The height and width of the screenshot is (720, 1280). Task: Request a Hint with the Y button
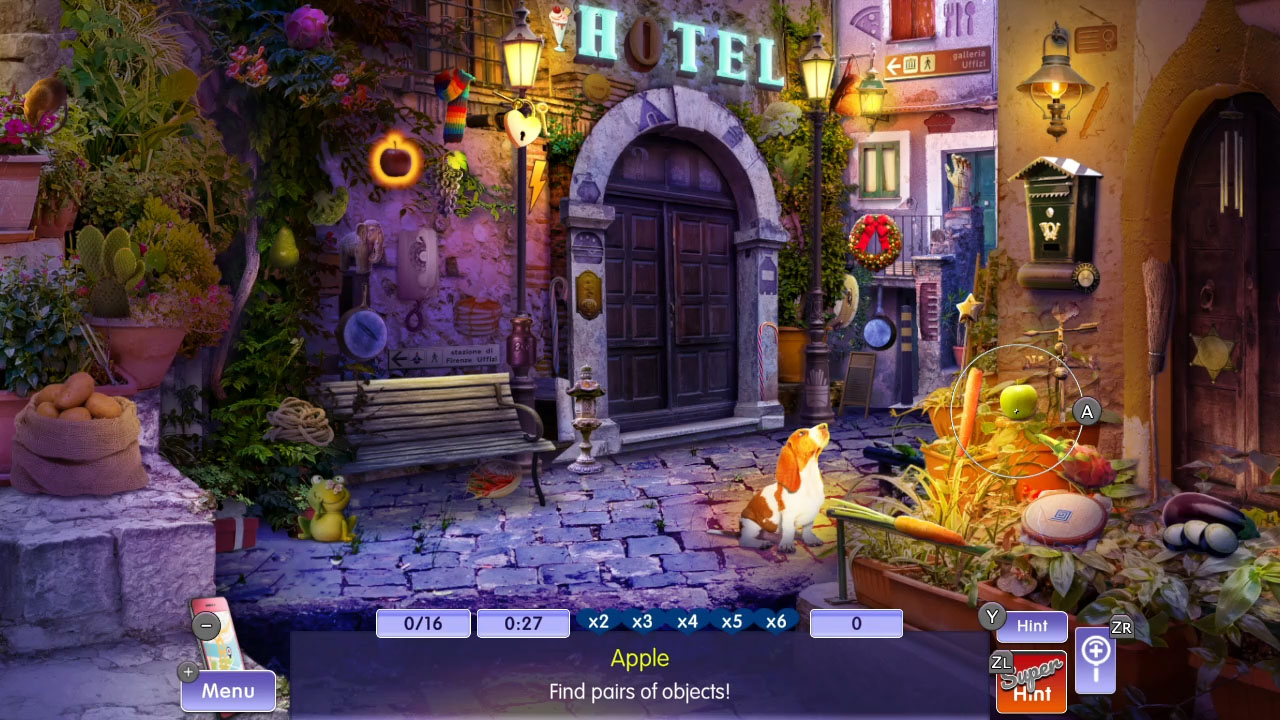click(x=1031, y=626)
